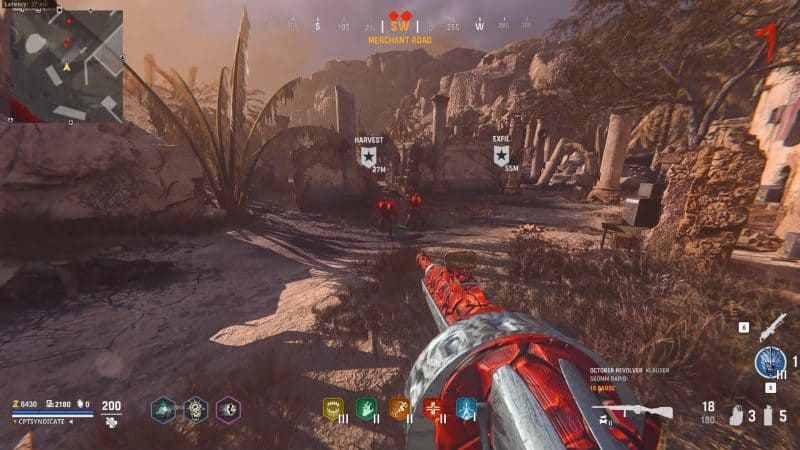Choose the orange running figure perk icon
Viewport: 800px width, 450px height.
pyautogui.click(x=399, y=408)
